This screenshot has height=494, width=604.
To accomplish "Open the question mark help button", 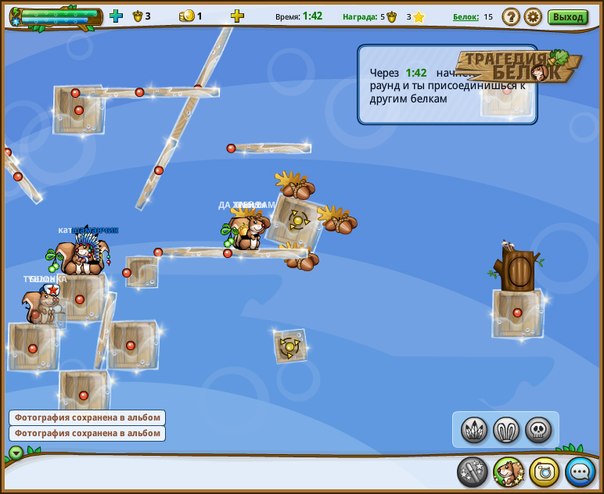I will [511, 16].
